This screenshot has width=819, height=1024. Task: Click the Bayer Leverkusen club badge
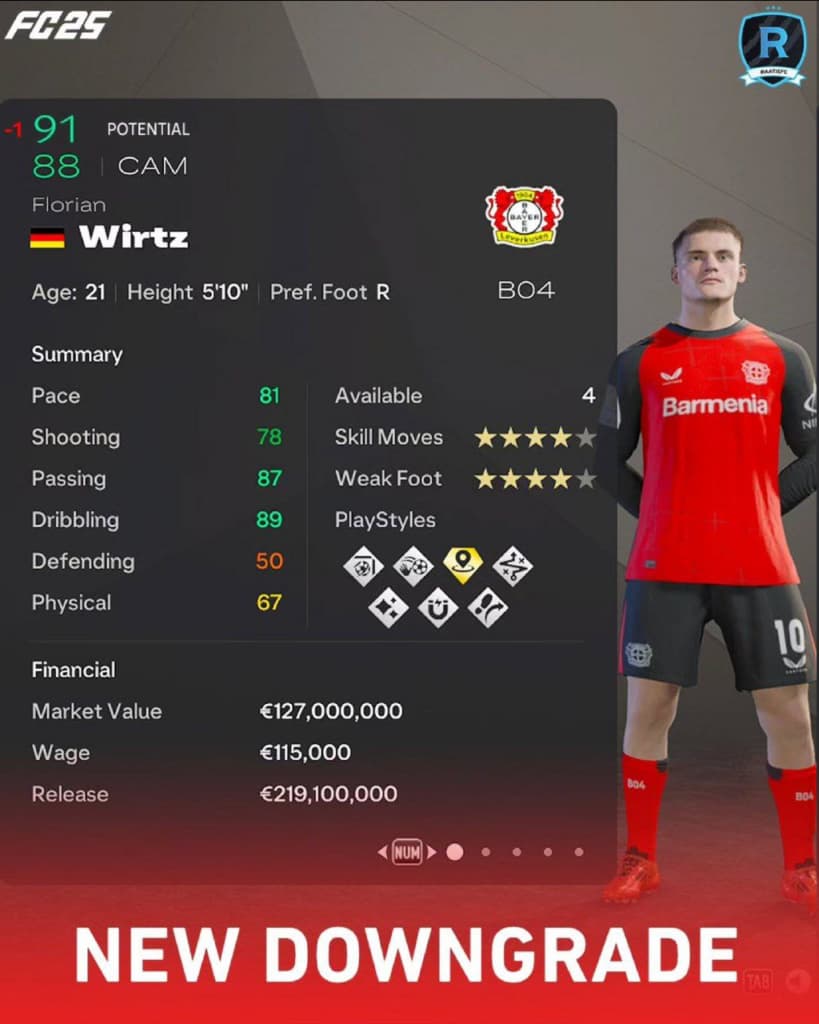pyautogui.click(x=524, y=214)
